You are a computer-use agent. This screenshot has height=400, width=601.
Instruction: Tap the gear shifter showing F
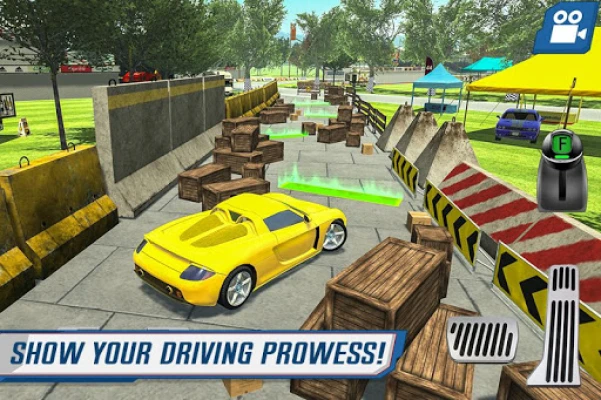click(x=561, y=168)
